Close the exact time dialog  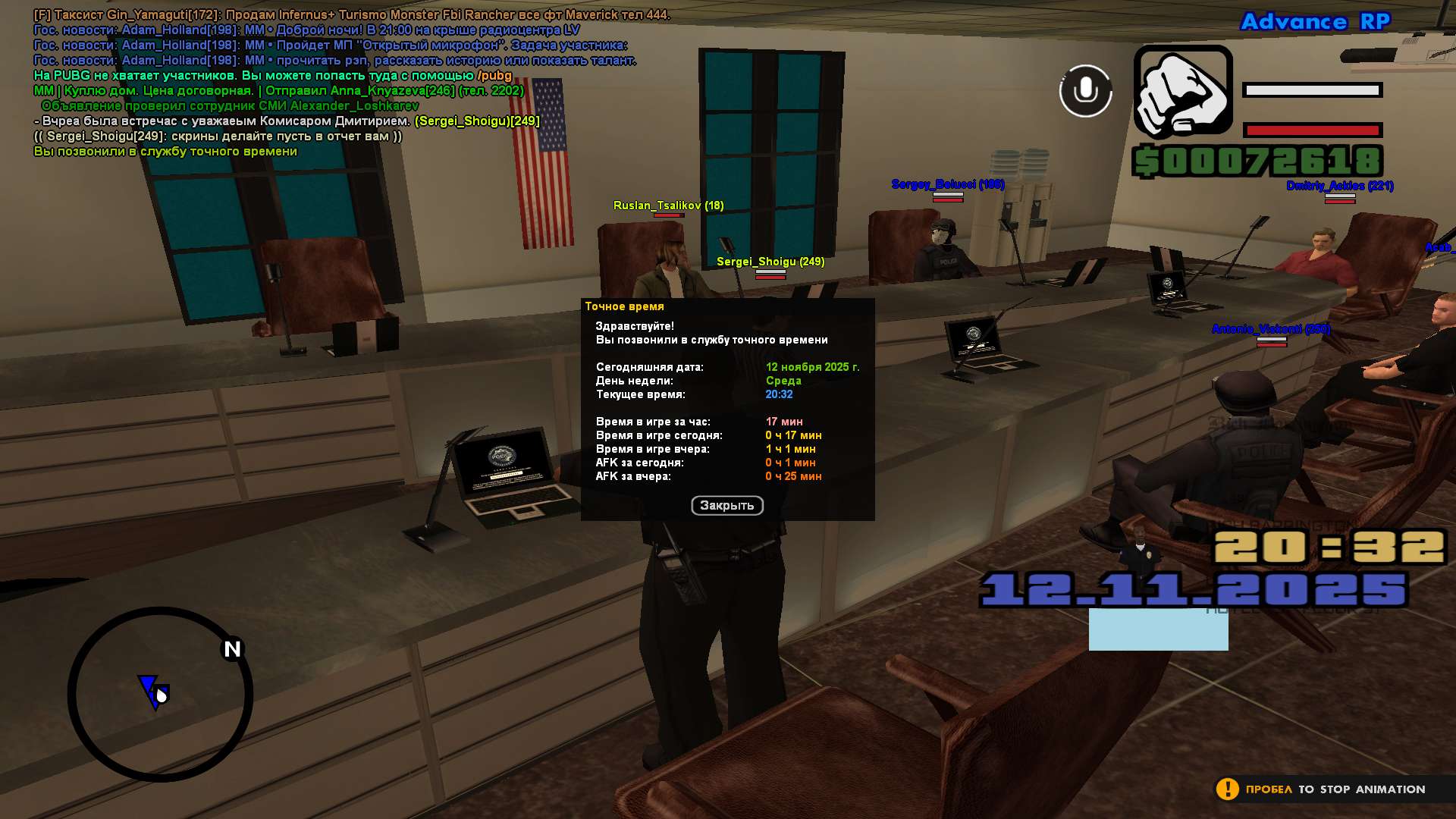click(726, 506)
